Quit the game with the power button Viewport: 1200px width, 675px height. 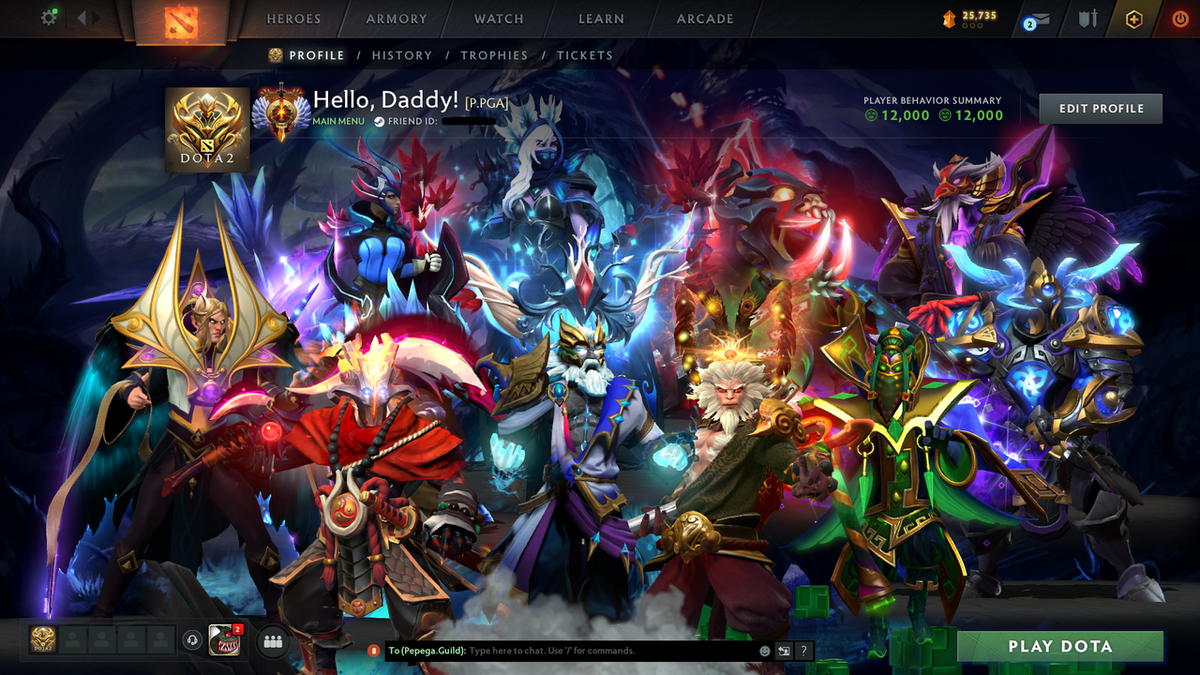1180,19
